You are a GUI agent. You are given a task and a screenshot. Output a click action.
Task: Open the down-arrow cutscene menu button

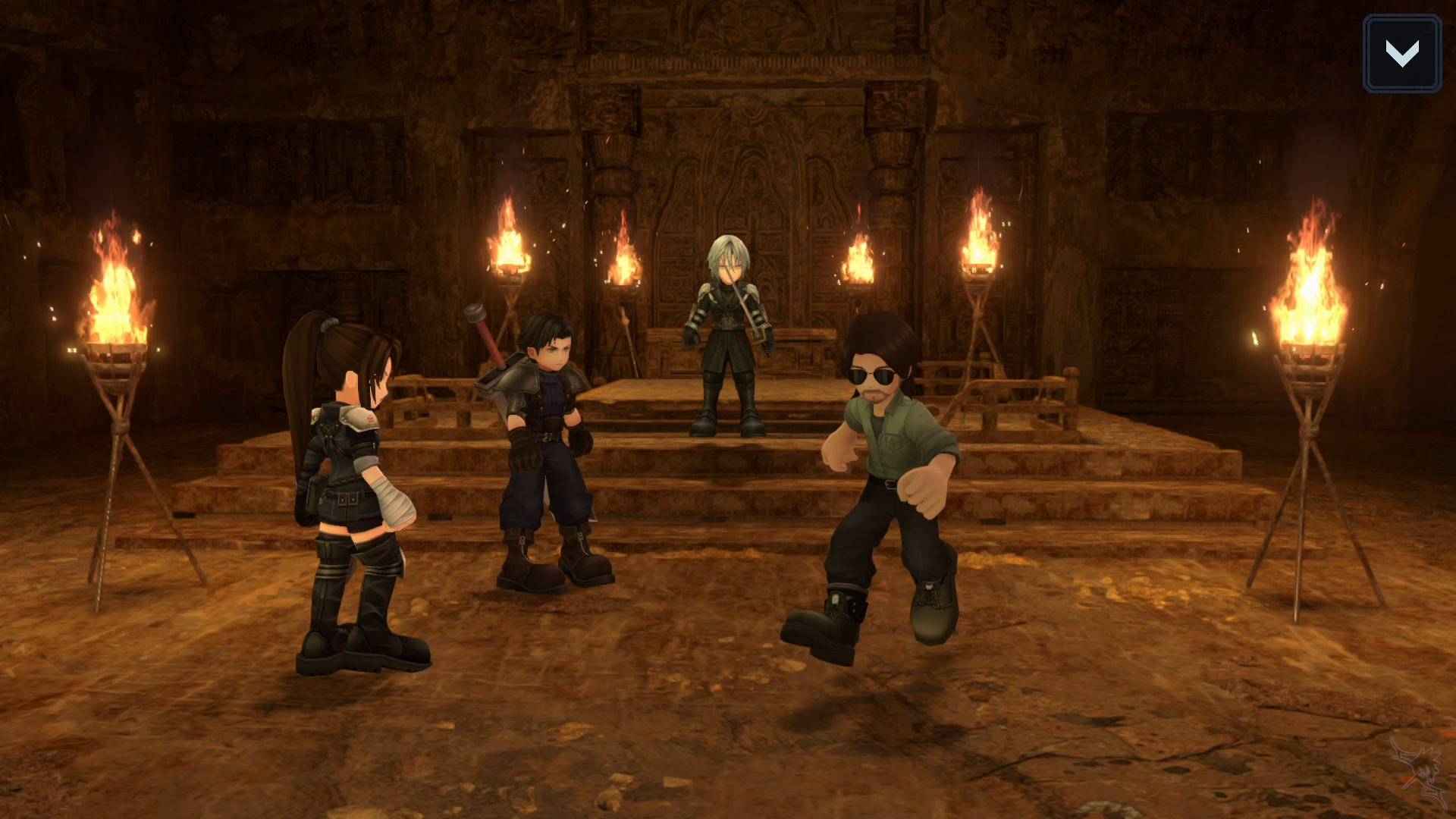[x=1401, y=54]
